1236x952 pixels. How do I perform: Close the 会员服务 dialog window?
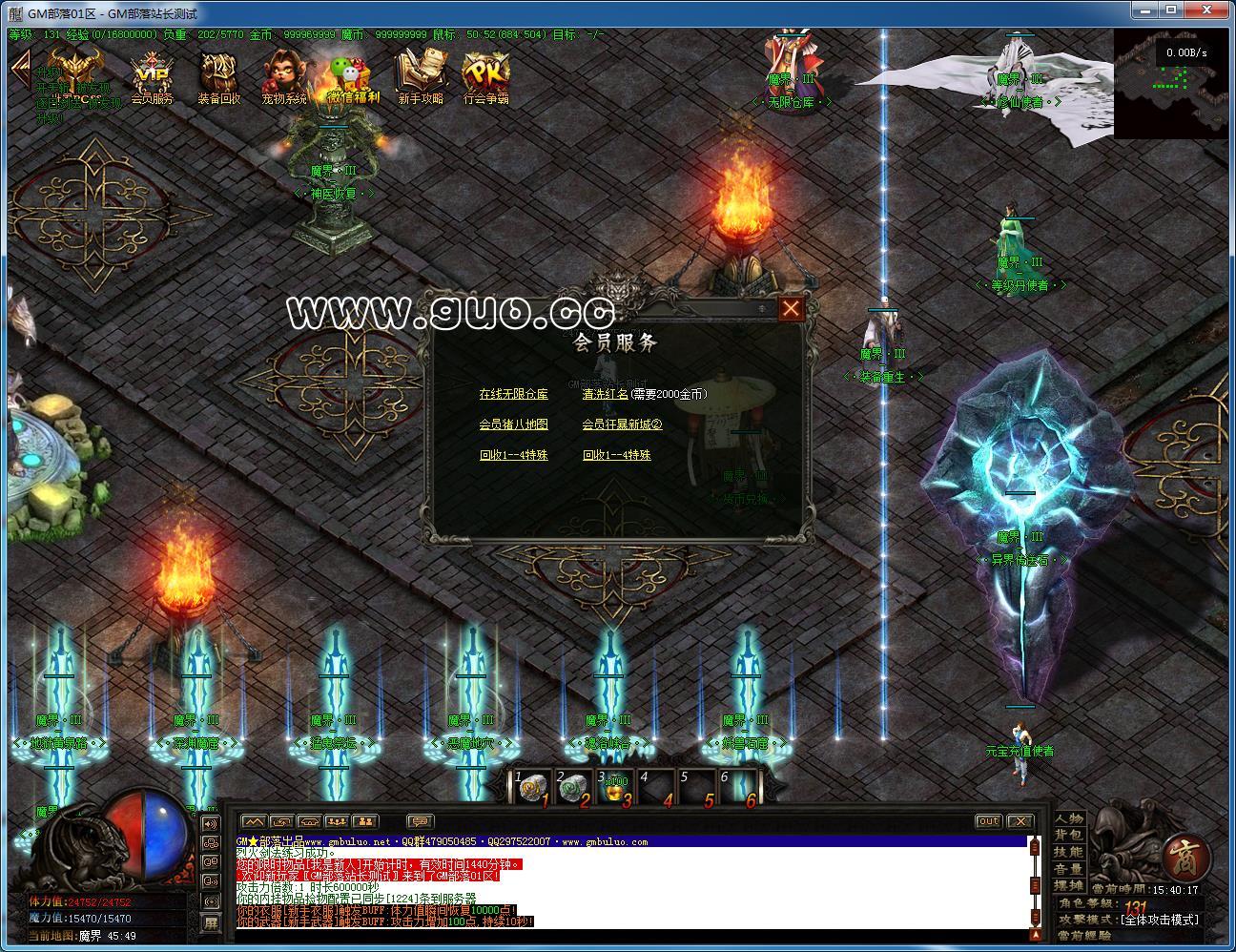tap(791, 309)
